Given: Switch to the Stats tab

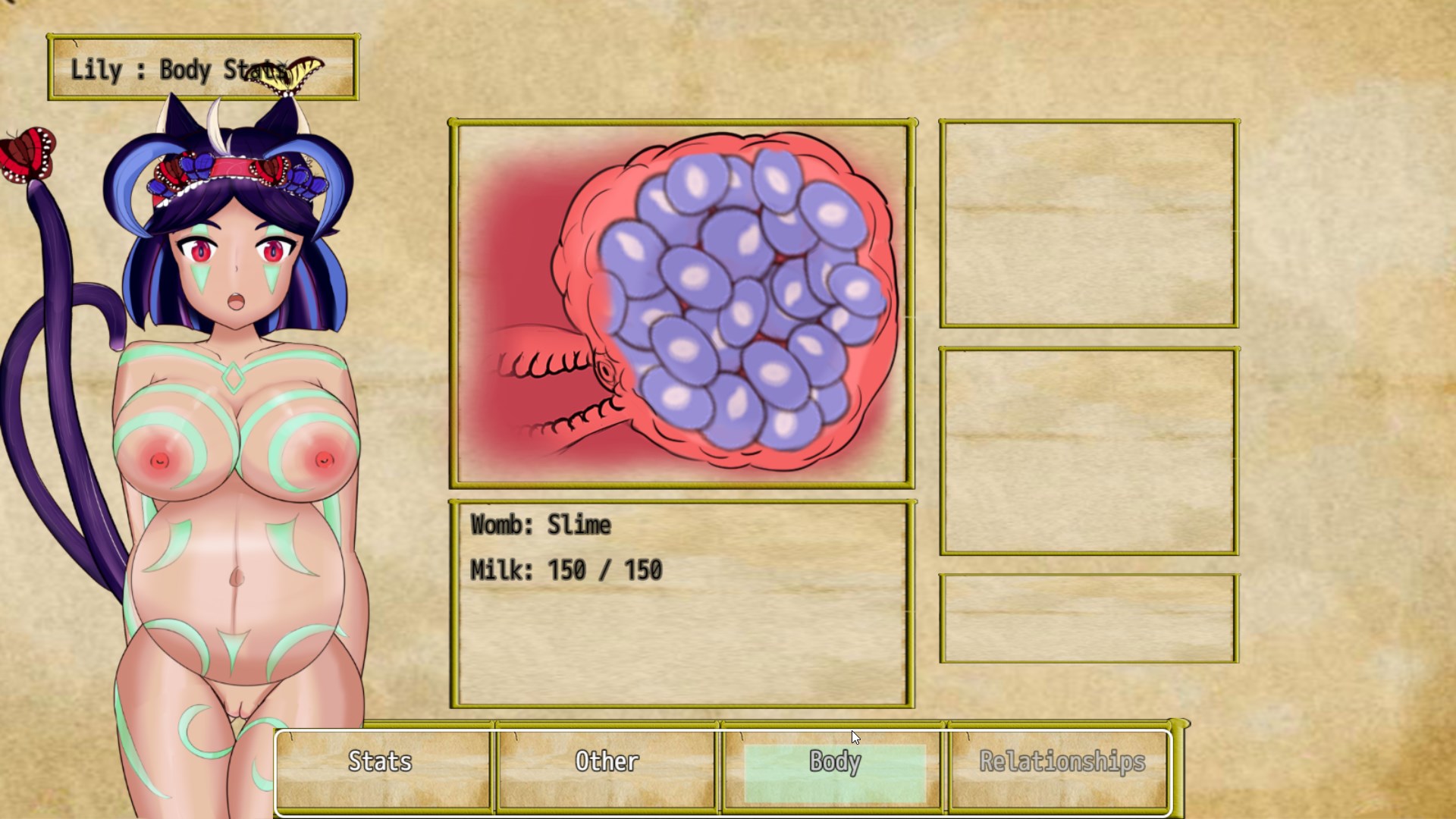Looking at the screenshot, I should tap(381, 762).
